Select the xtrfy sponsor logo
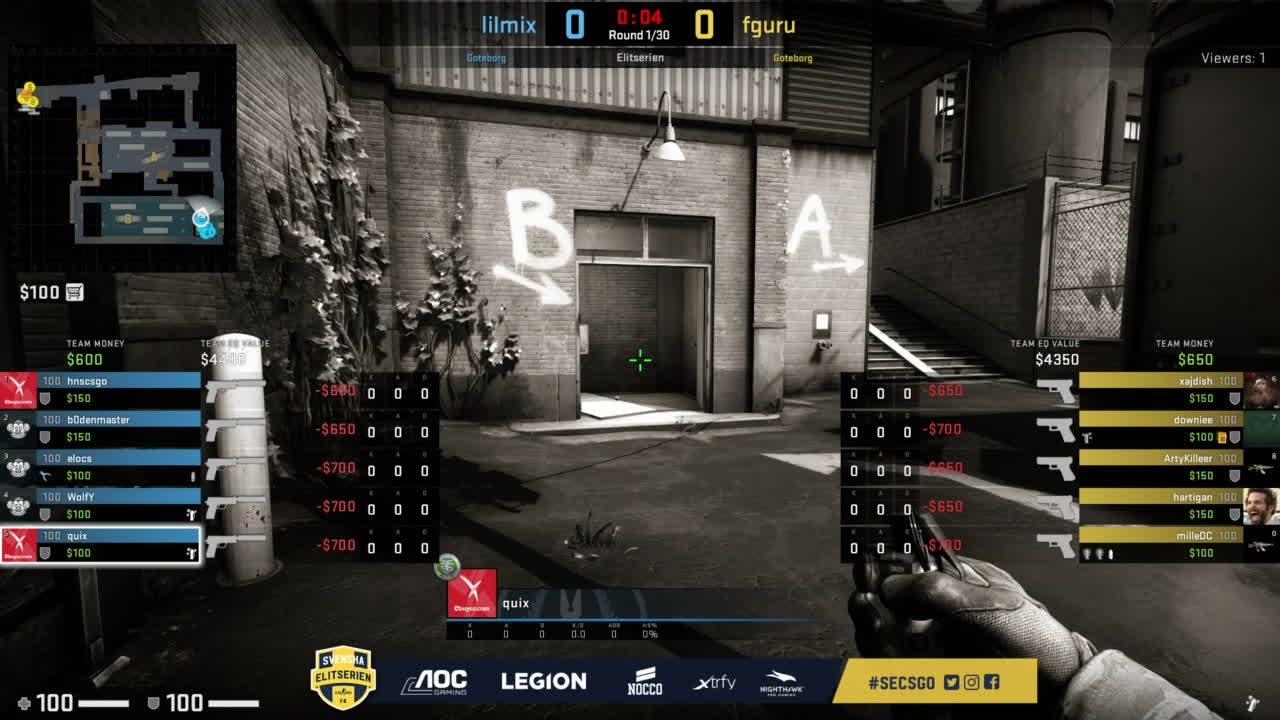1280x720 pixels. click(713, 681)
